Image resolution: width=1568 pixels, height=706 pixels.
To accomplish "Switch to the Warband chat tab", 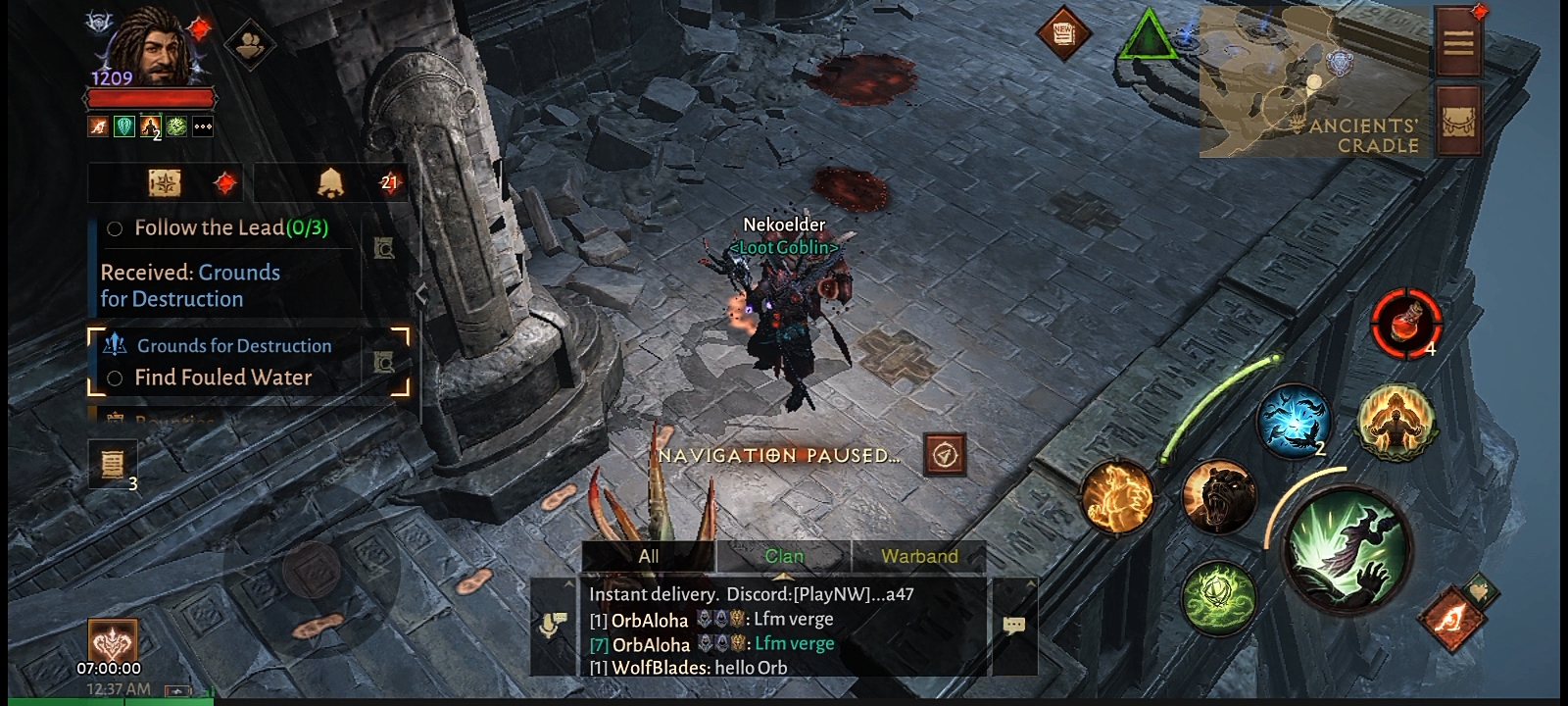I will [918, 556].
